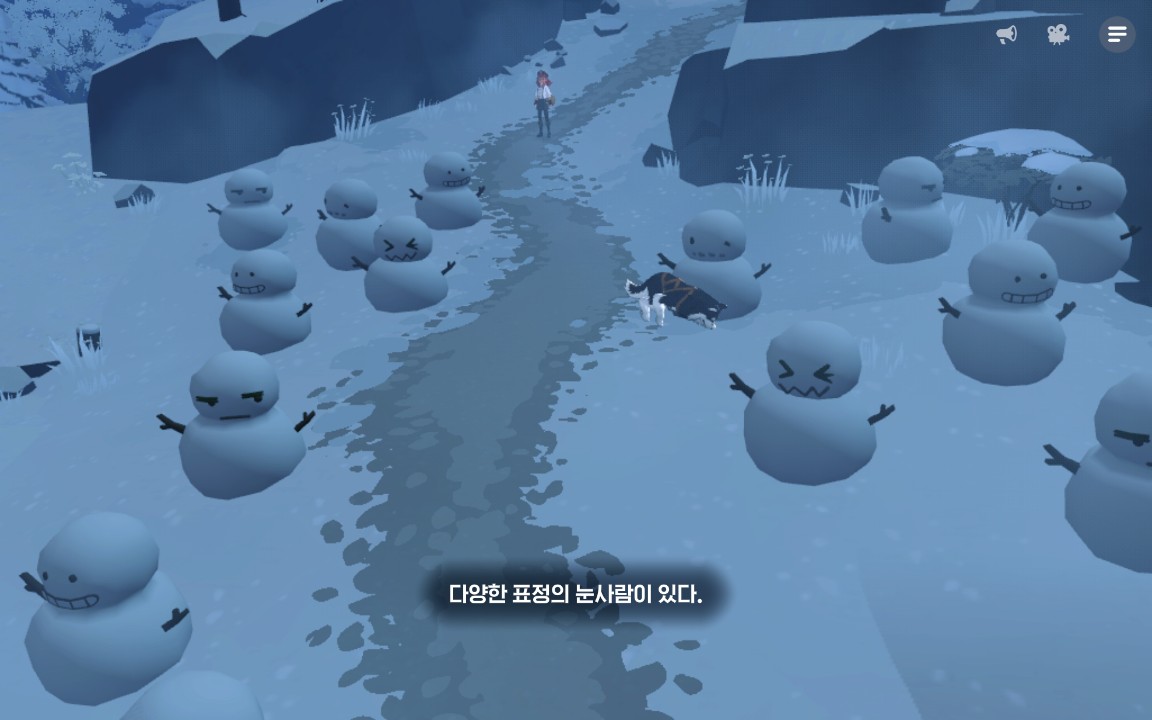Toggle the video camera icon

click(1058, 35)
